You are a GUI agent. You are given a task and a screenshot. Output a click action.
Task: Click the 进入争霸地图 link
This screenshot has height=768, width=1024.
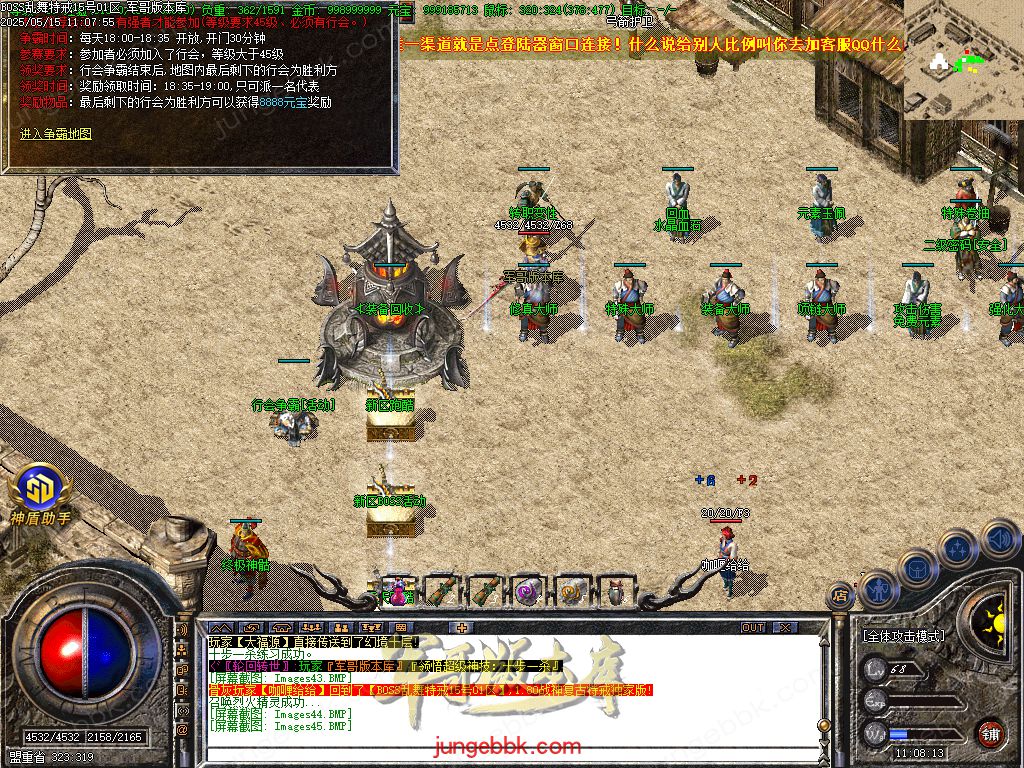click(56, 133)
